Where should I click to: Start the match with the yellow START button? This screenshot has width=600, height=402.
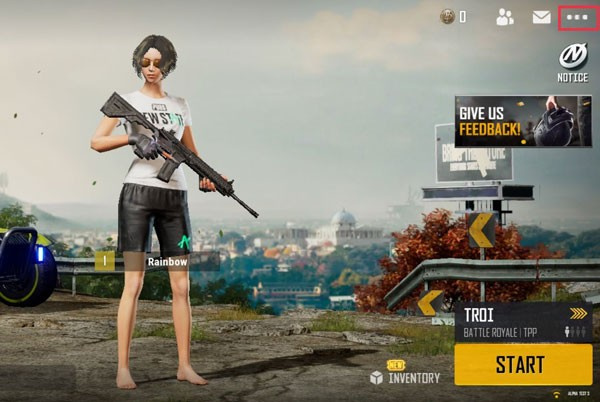(x=521, y=364)
